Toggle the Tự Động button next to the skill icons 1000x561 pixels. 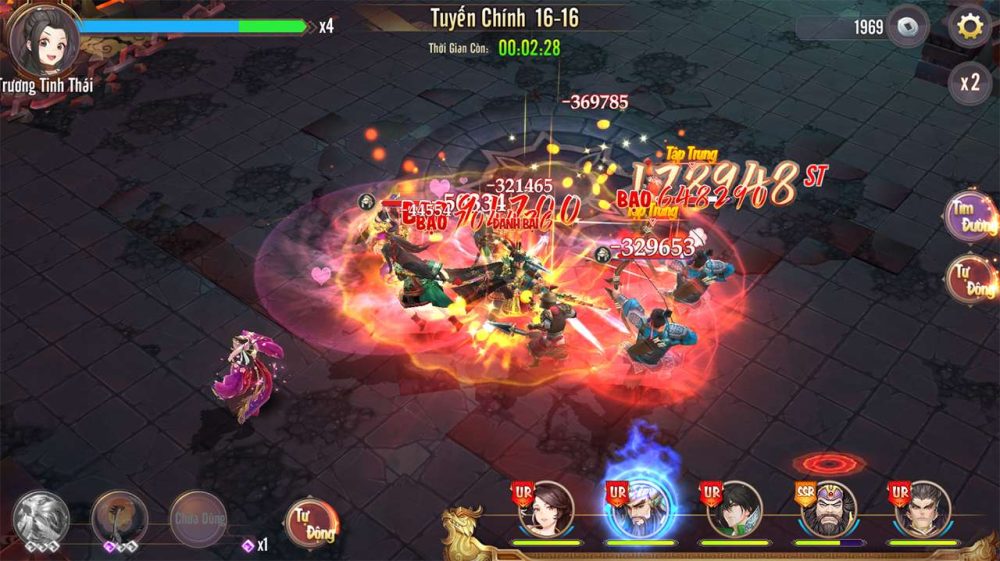coord(311,520)
